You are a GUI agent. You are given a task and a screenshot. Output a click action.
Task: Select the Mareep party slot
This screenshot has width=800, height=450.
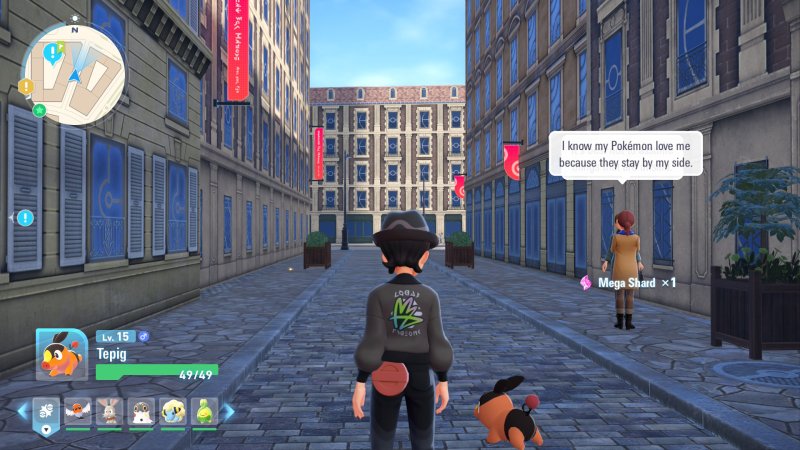tap(171, 411)
